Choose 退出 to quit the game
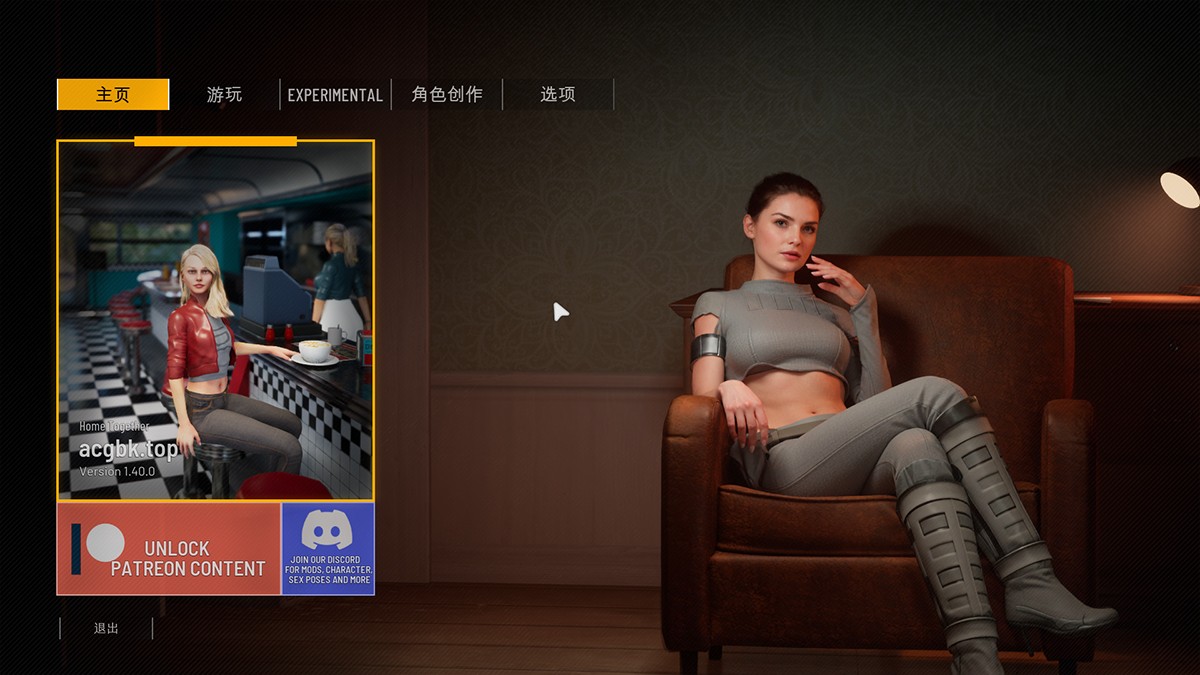The image size is (1200, 675). (106, 628)
